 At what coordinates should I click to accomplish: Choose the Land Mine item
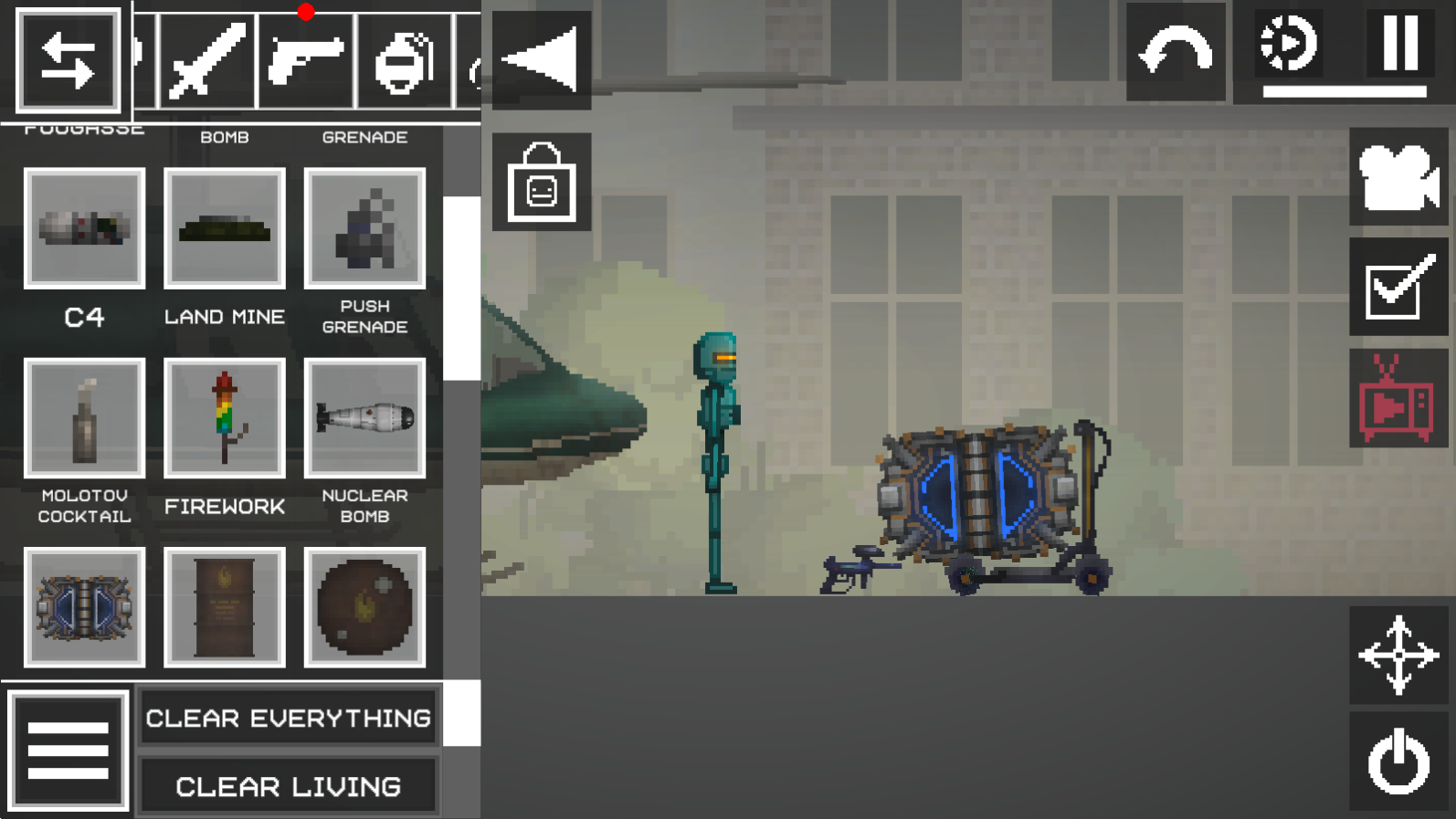[x=225, y=228]
